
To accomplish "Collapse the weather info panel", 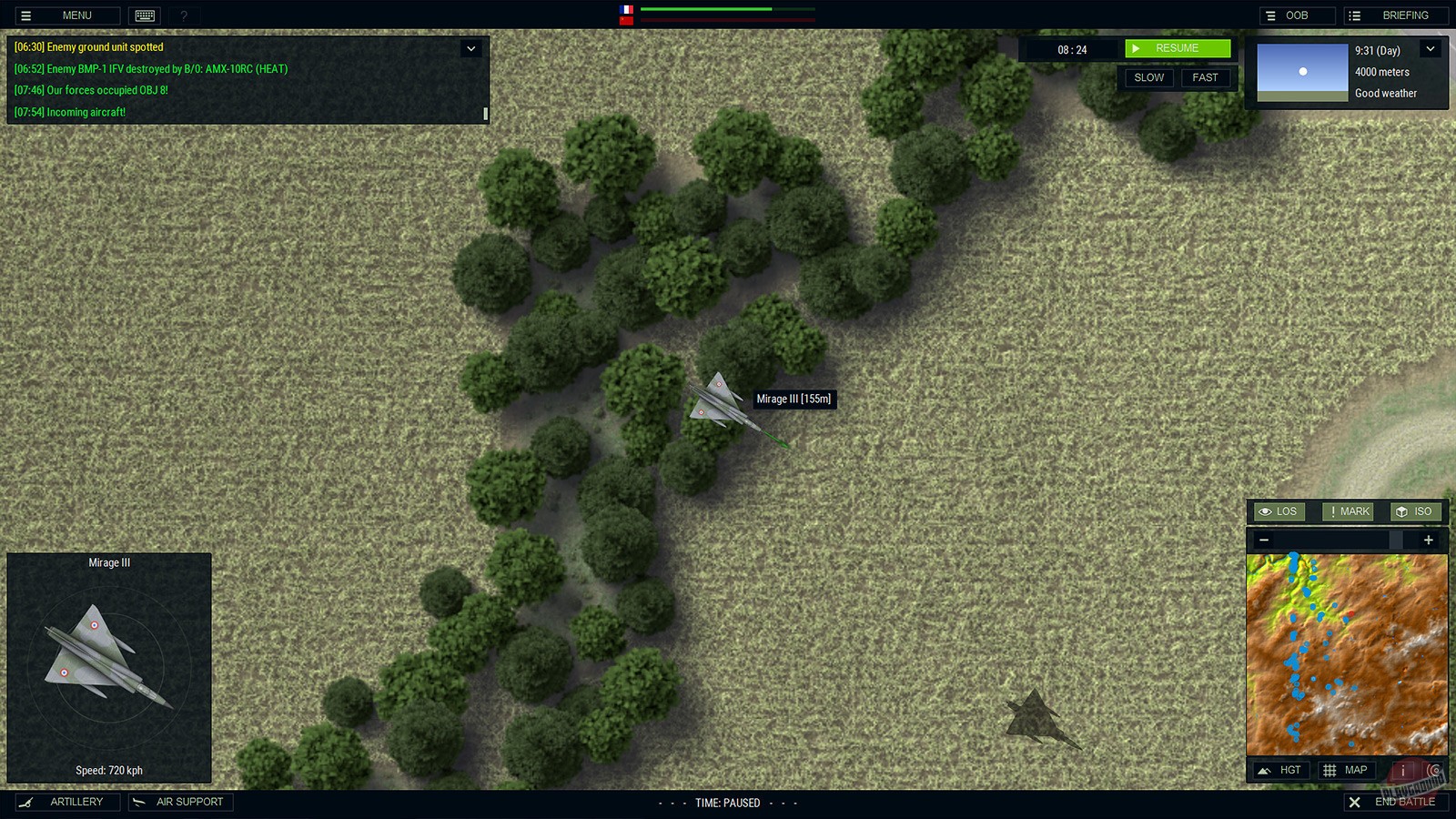I will pos(1430,48).
